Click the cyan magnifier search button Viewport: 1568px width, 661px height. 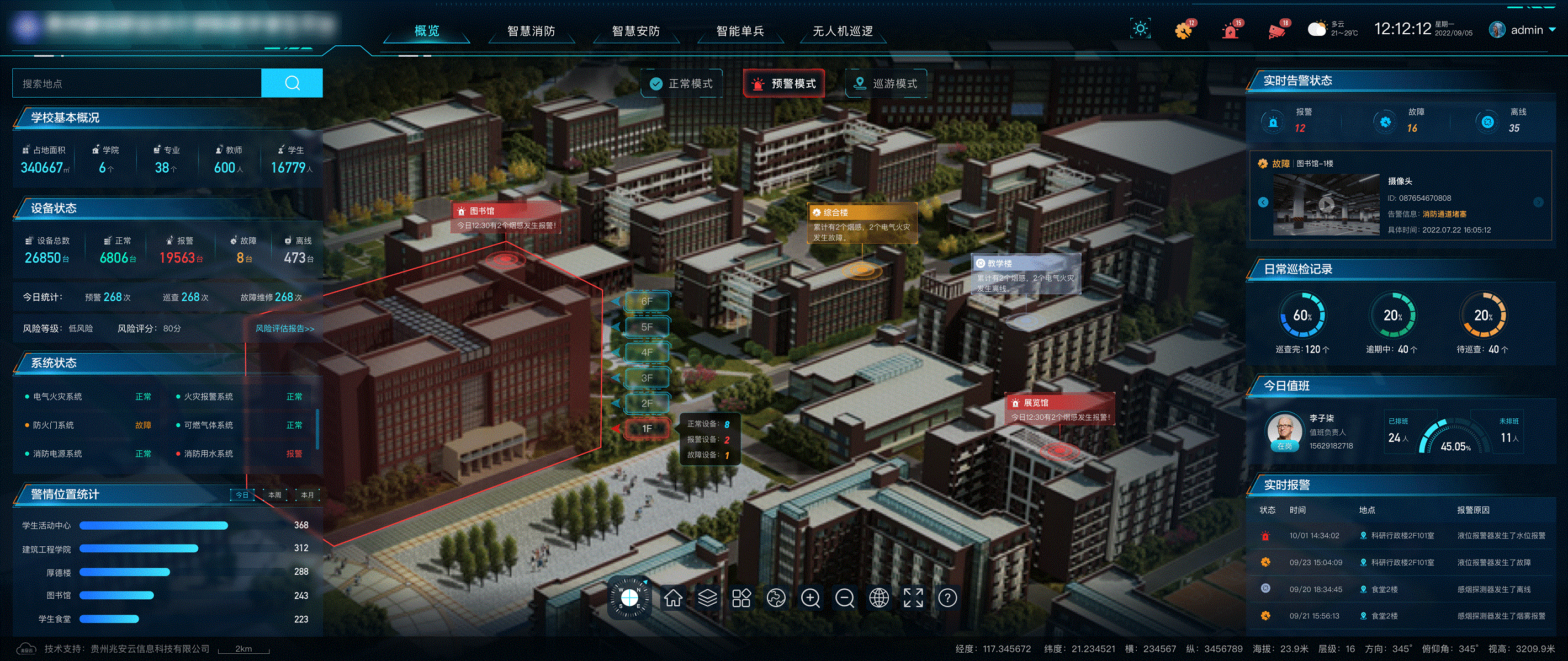point(292,83)
